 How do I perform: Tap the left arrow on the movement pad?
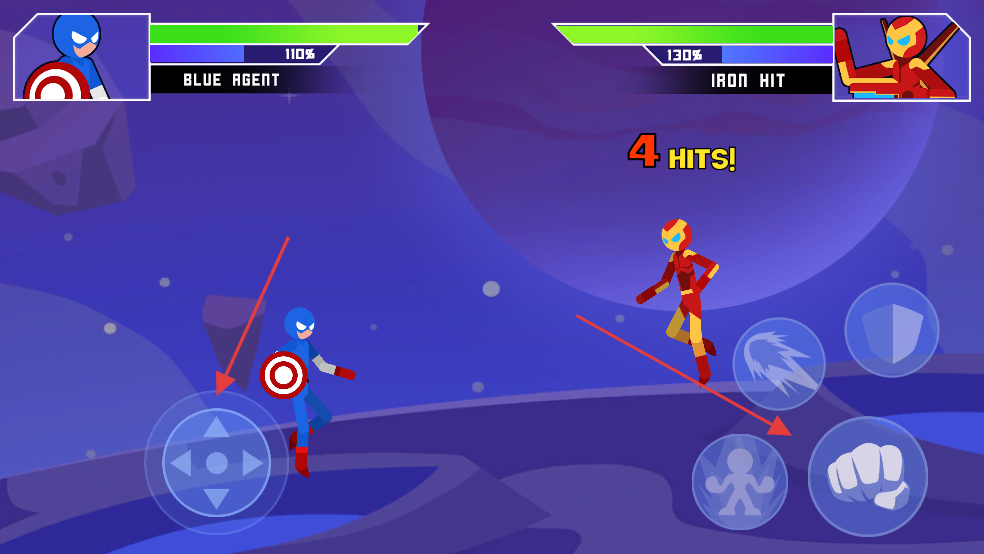(180, 463)
